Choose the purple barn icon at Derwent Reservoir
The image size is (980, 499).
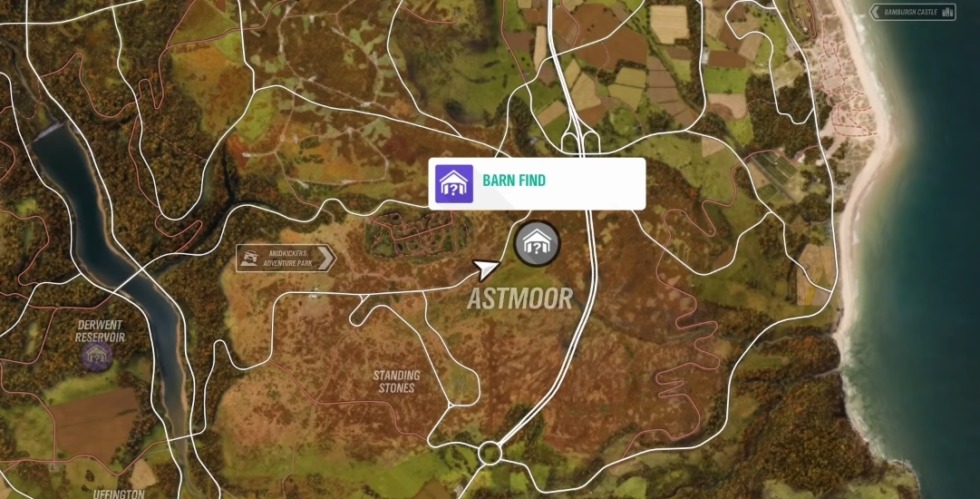[x=96, y=355]
